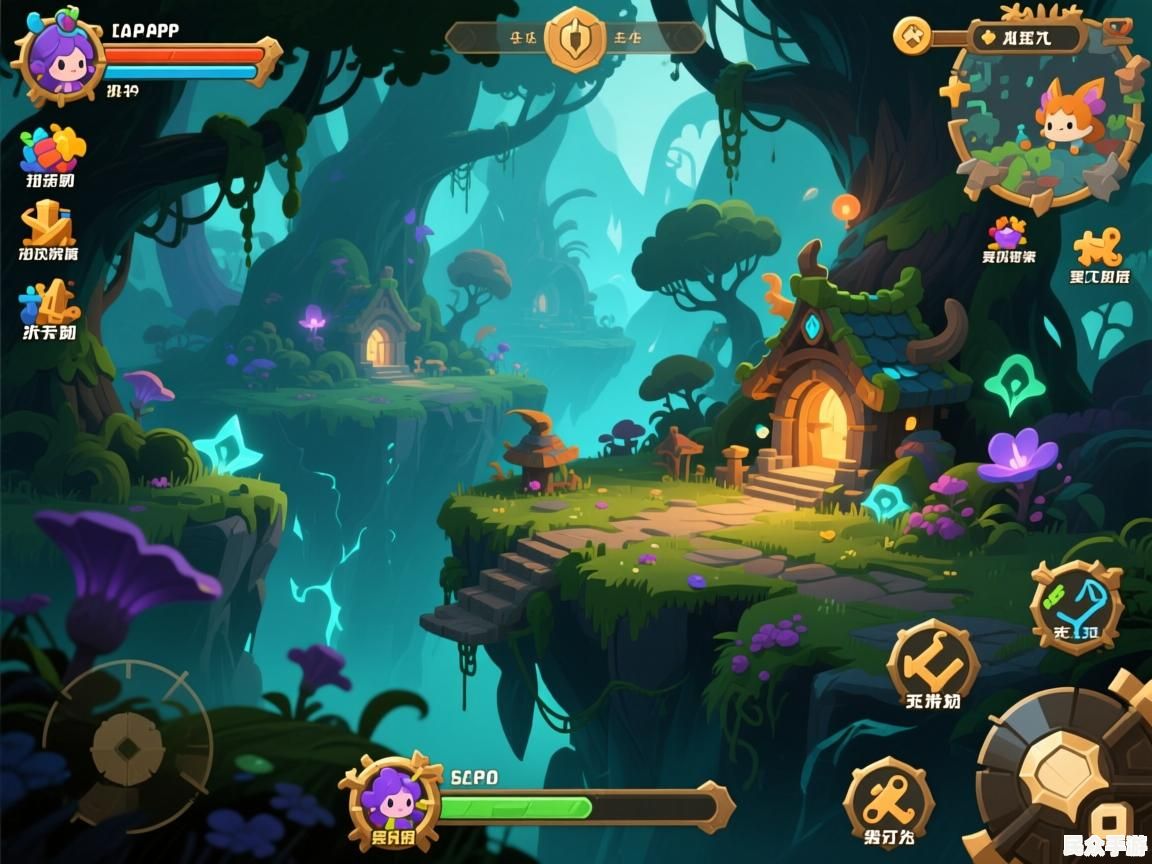Activate the blue rune skill button

click(1076, 605)
